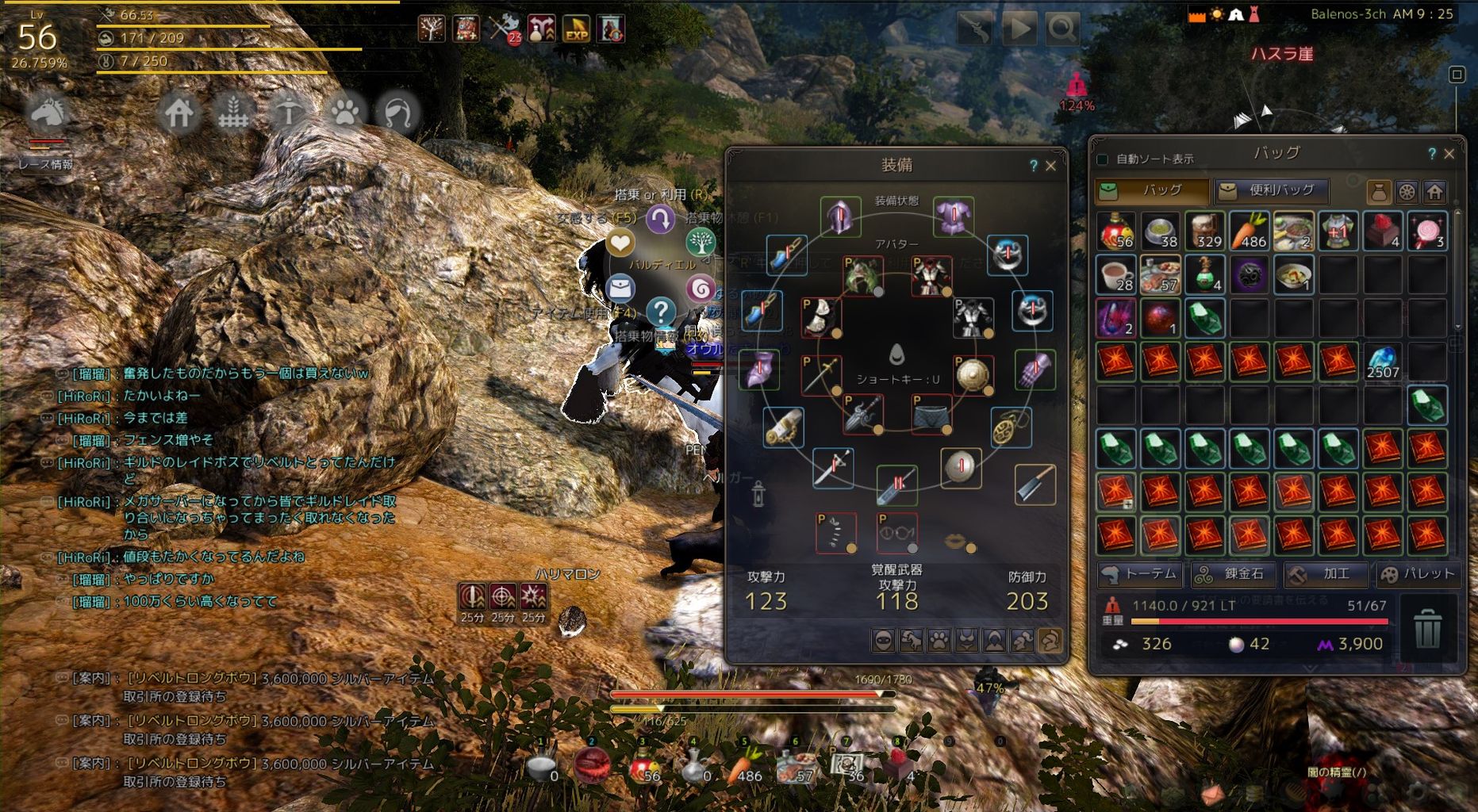1478x812 pixels.
Task: Click the cleaver tool equipment slot
Action: [x=1035, y=484]
